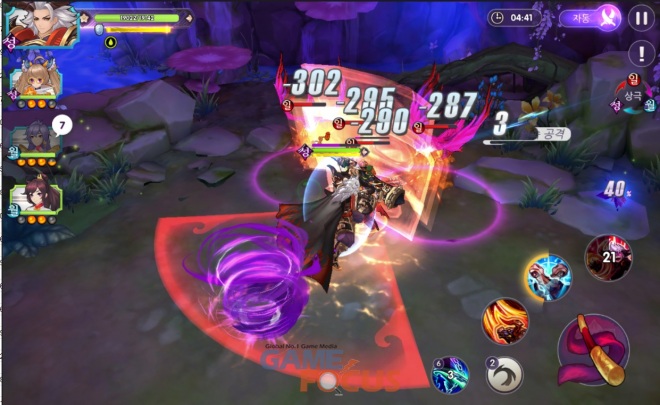This screenshot has width=660, height=405.
Task: Switch to the brown-haired ally portrait
Action: tap(36, 198)
